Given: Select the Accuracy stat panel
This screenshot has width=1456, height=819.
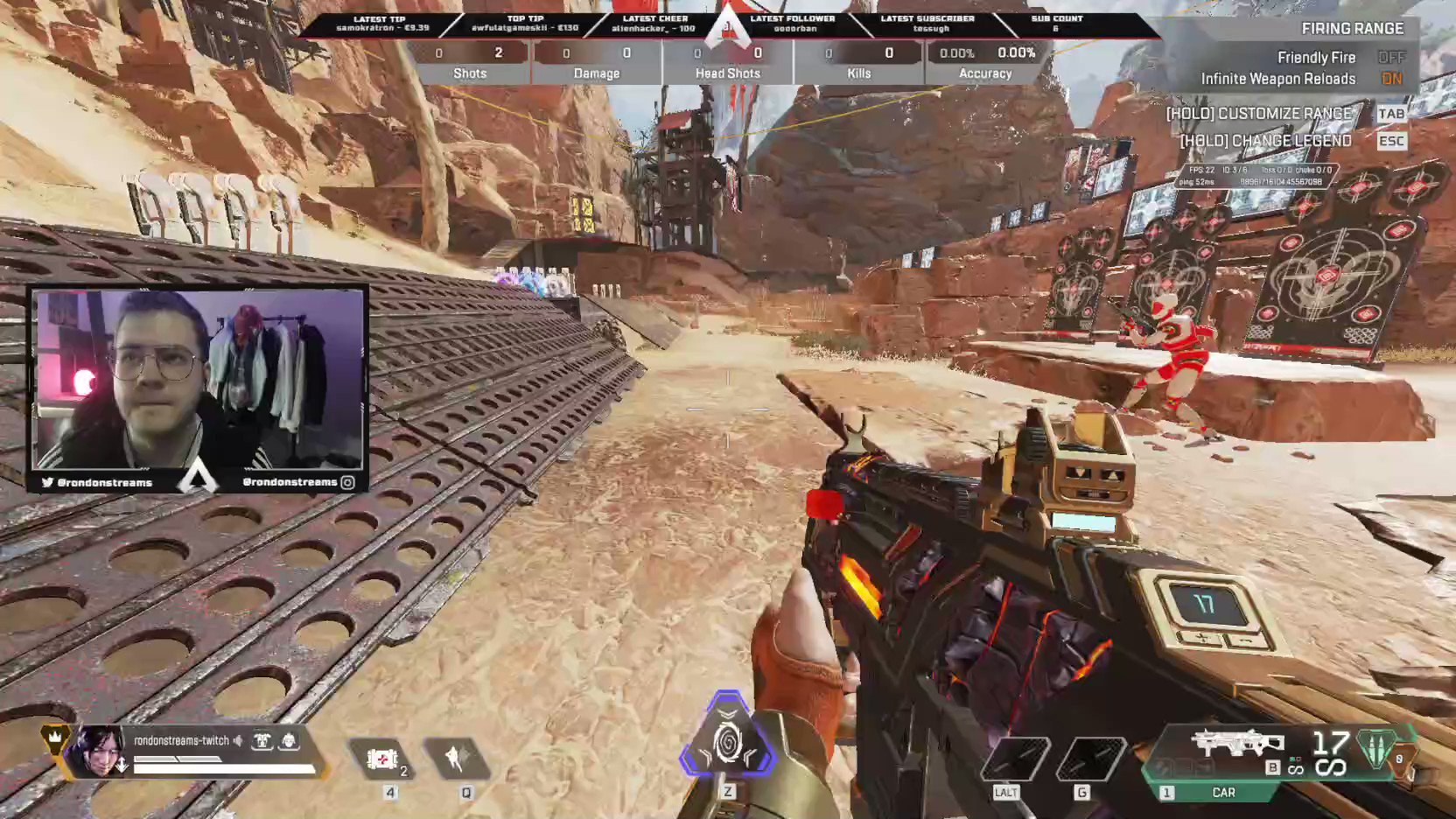Looking at the screenshot, I should [x=984, y=73].
